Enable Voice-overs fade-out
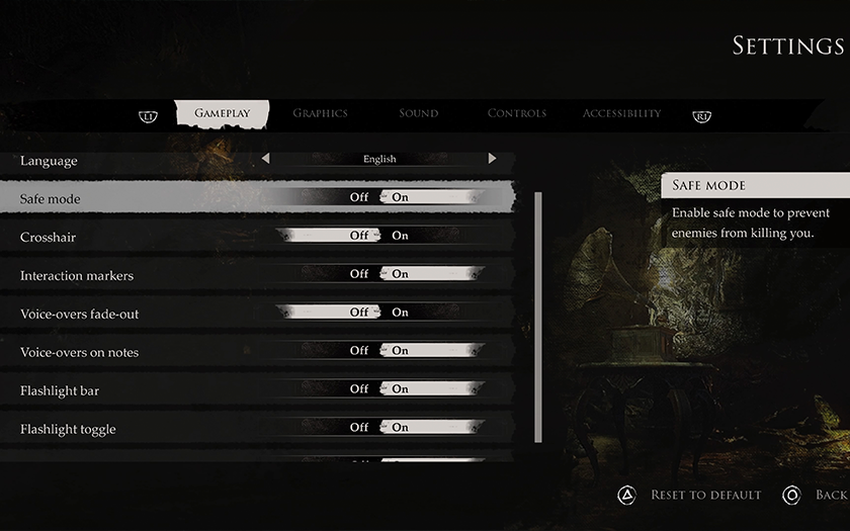The width and height of the screenshot is (850, 531). click(400, 312)
